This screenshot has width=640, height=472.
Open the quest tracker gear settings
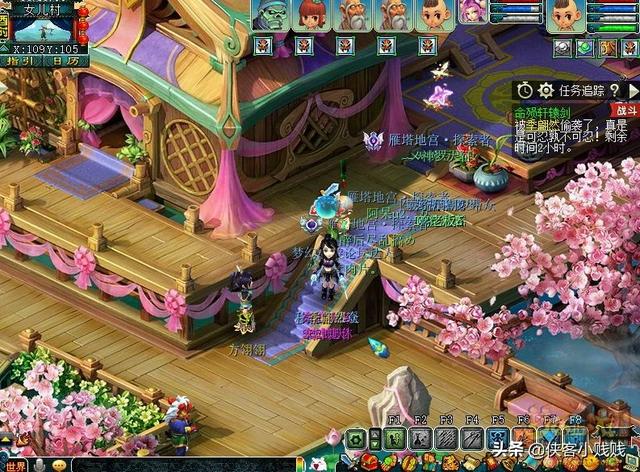click(546, 90)
